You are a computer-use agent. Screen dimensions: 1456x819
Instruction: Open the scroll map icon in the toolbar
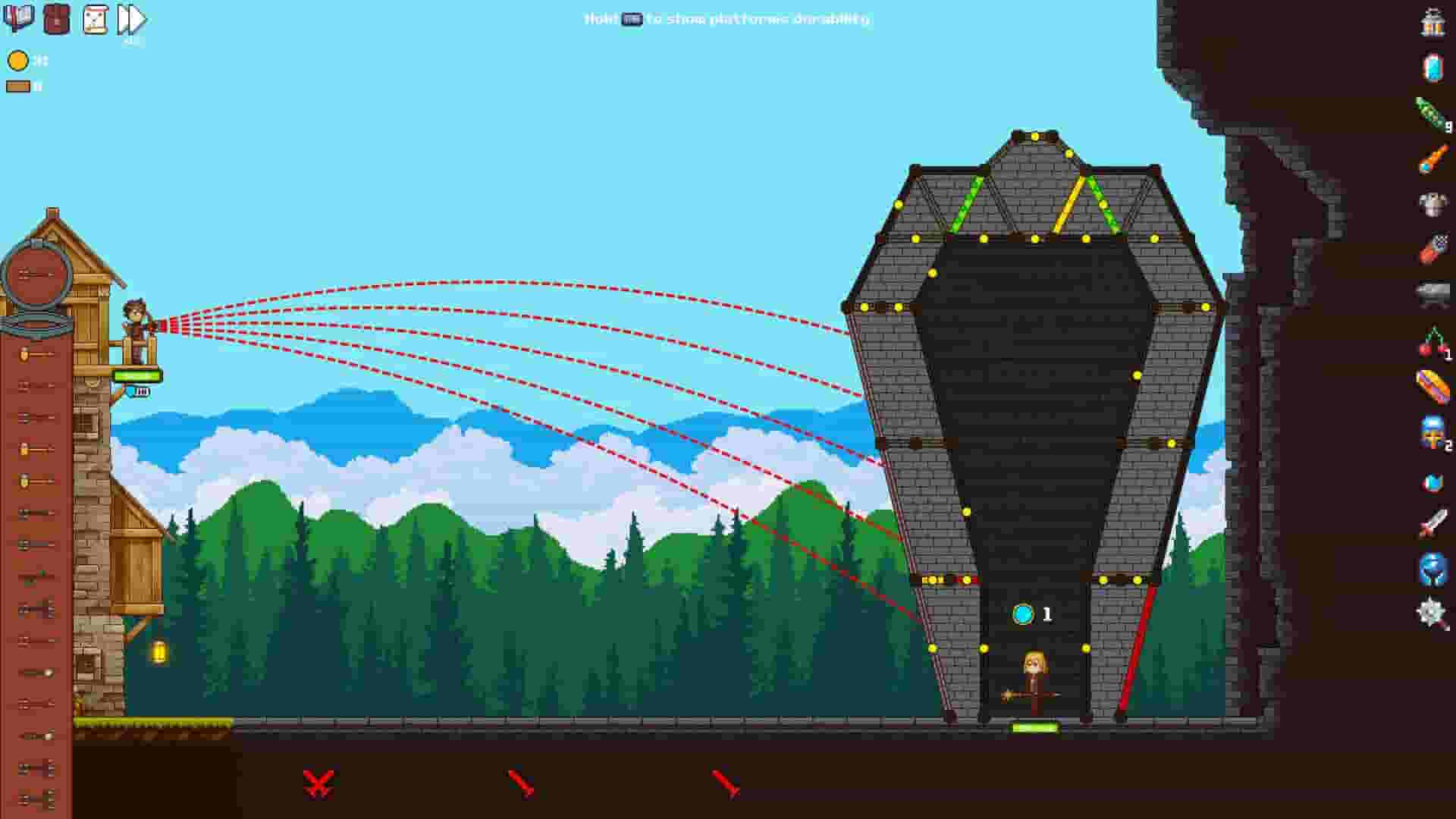[x=94, y=19]
